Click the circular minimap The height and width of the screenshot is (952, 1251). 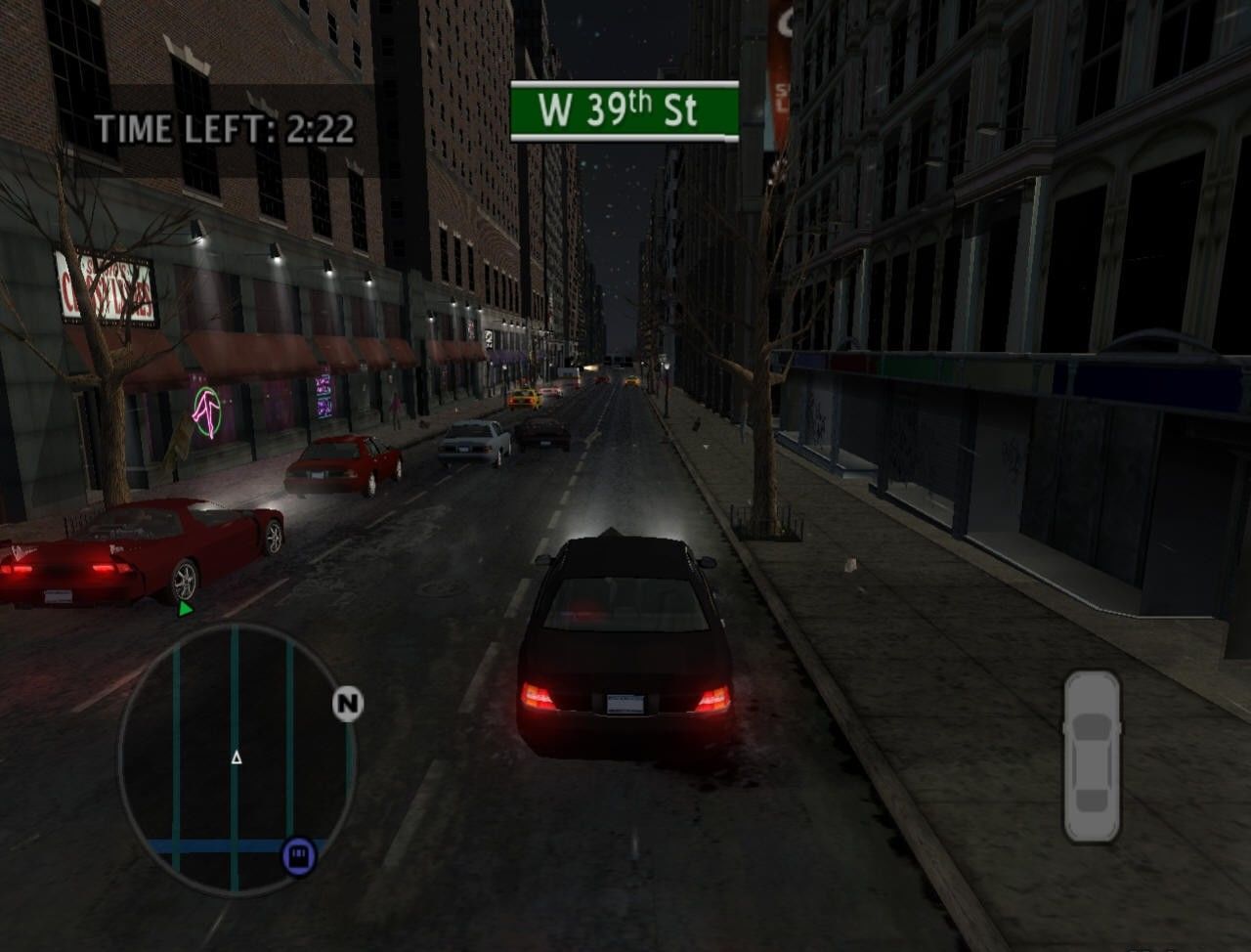[x=237, y=758]
